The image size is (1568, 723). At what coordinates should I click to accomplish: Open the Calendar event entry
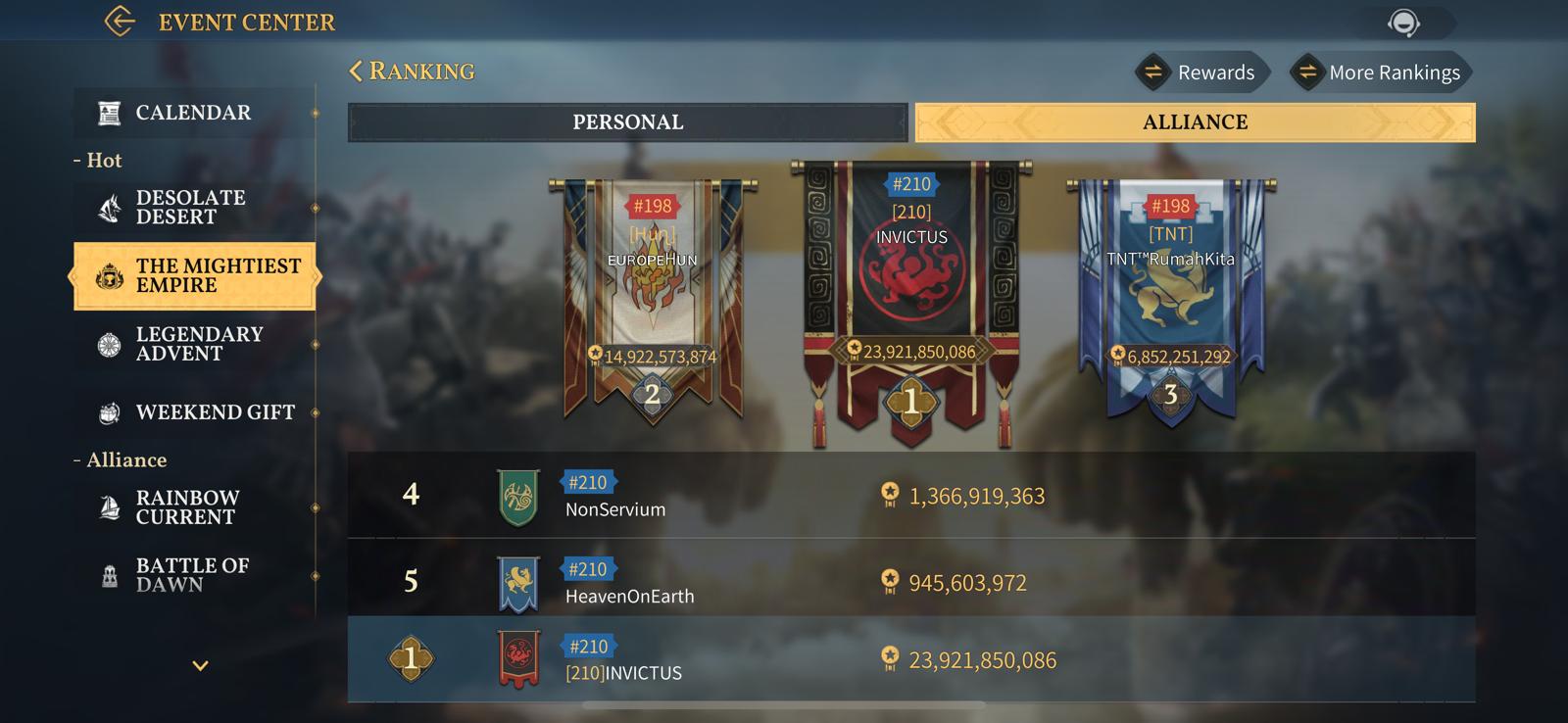194,113
